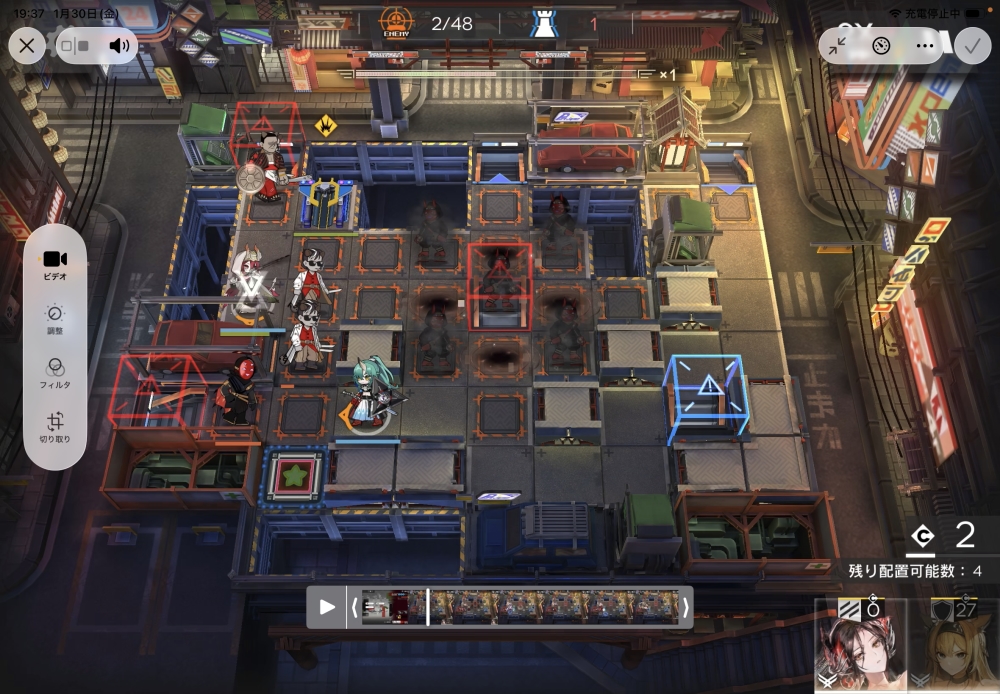Select the blonde fox-eared operator card
The height and width of the screenshot is (694, 1000).
[x=953, y=646]
